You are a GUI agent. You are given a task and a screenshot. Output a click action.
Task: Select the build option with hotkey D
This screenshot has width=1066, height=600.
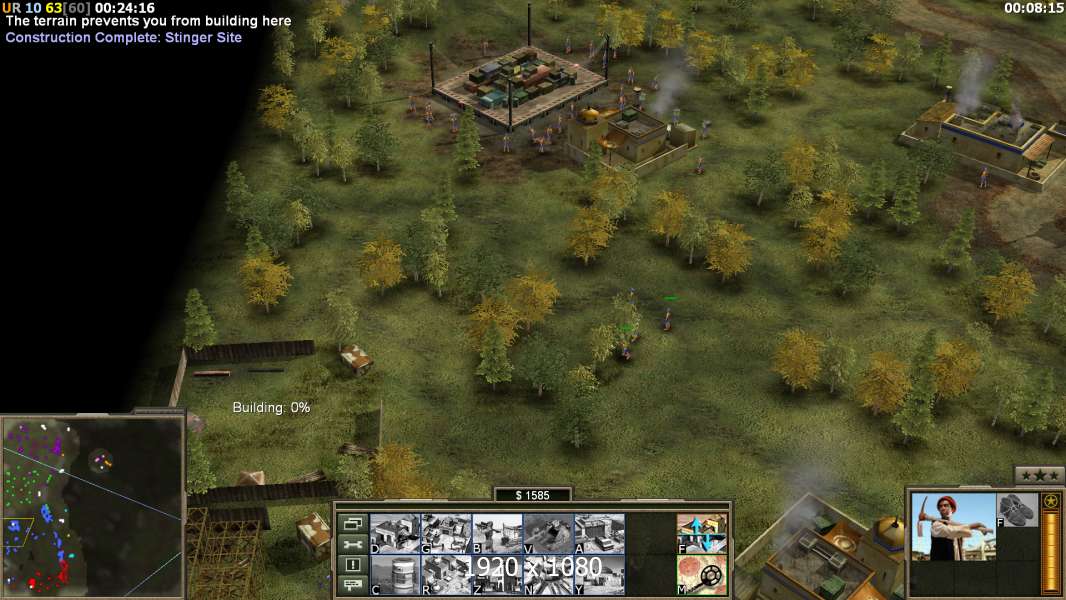(x=395, y=533)
